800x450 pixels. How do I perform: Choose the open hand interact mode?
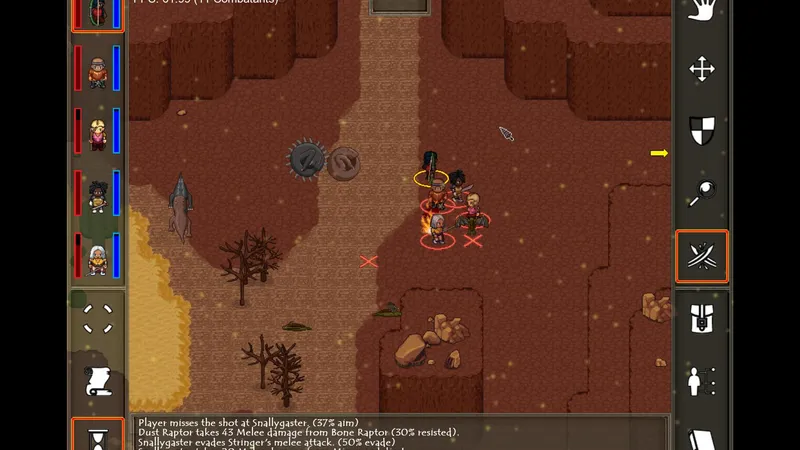point(702,12)
